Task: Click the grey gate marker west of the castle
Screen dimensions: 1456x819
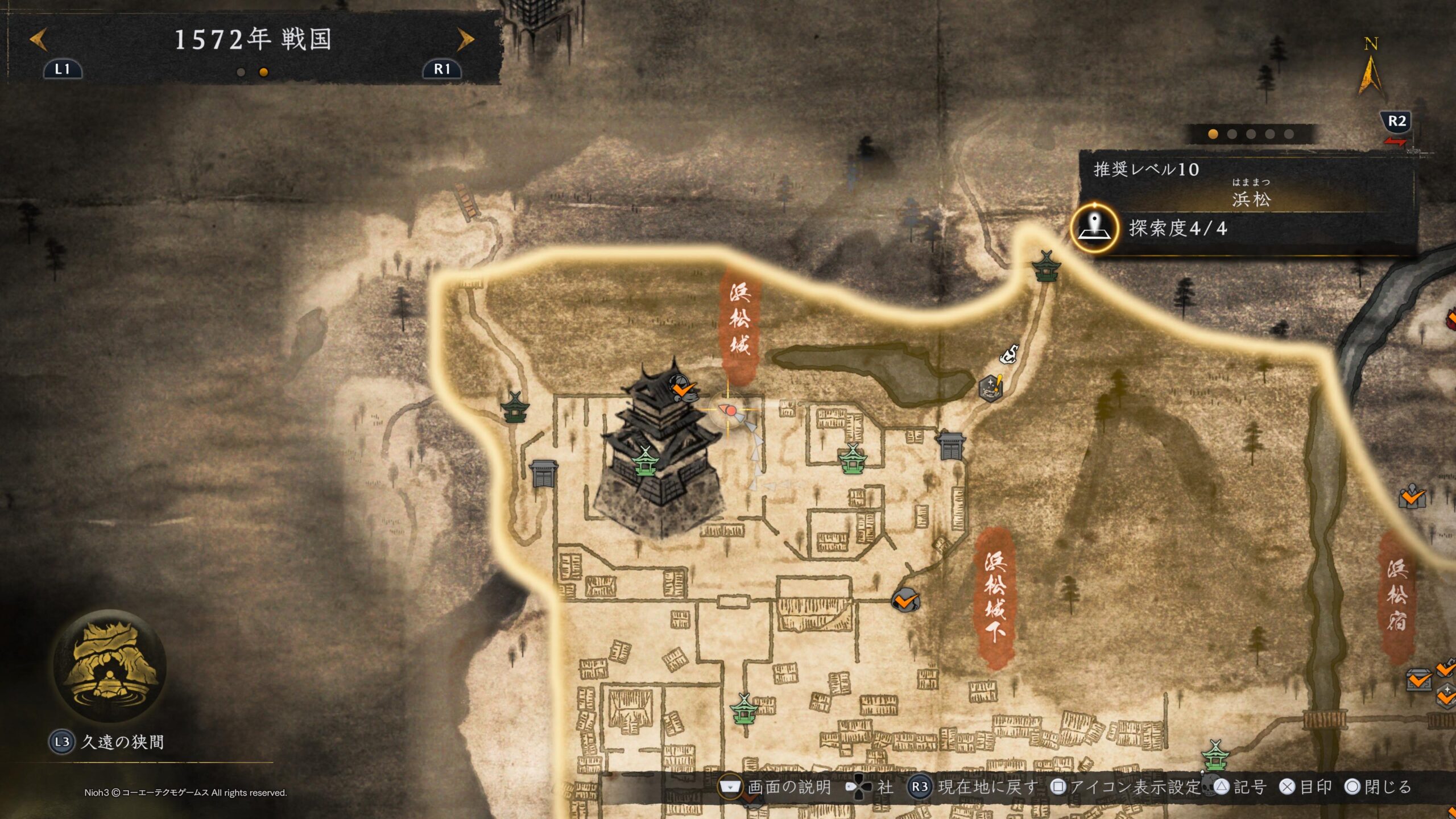Action: [x=543, y=473]
